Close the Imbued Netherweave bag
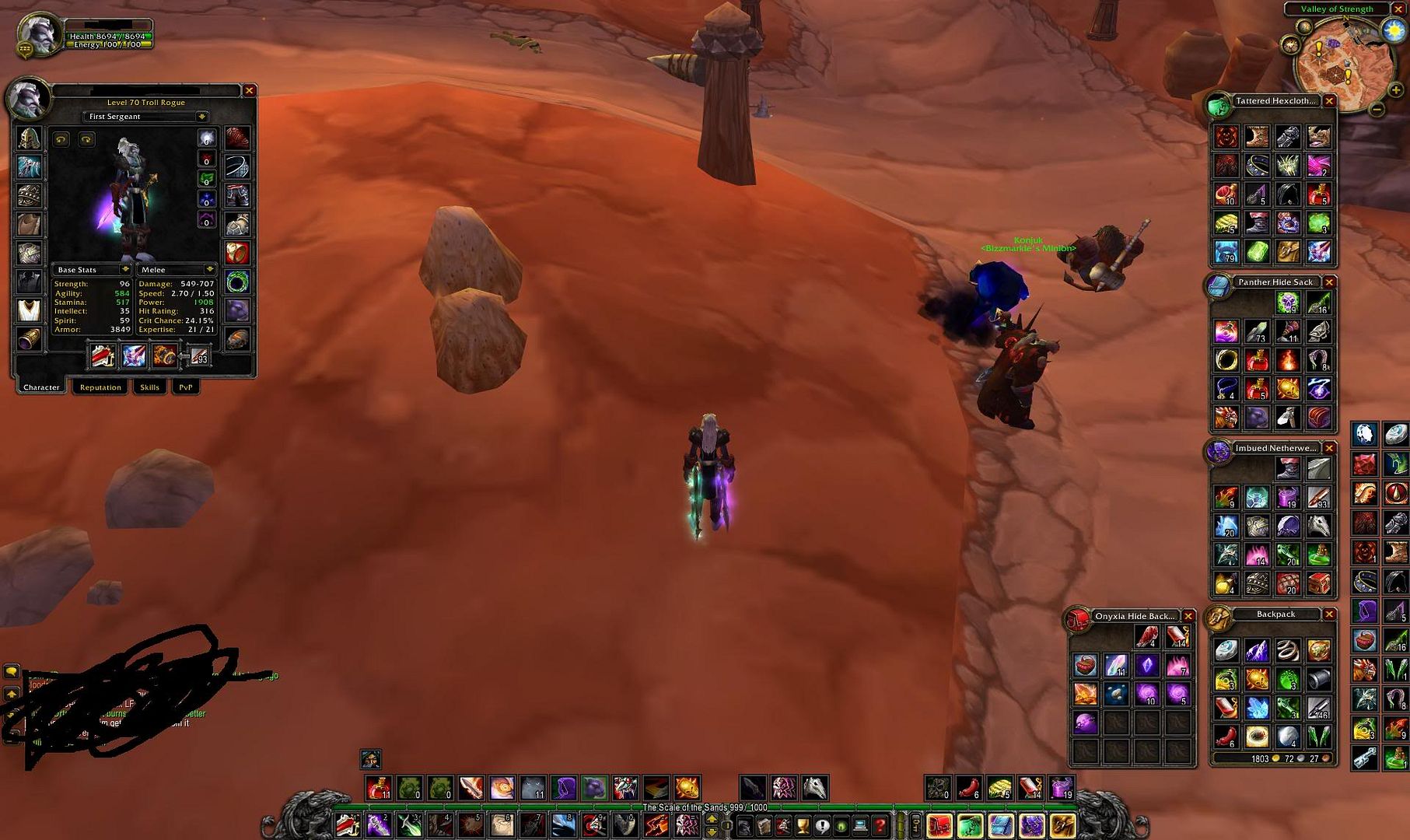Image resolution: width=1410 pixels, height=840 pixels. 1329,448
